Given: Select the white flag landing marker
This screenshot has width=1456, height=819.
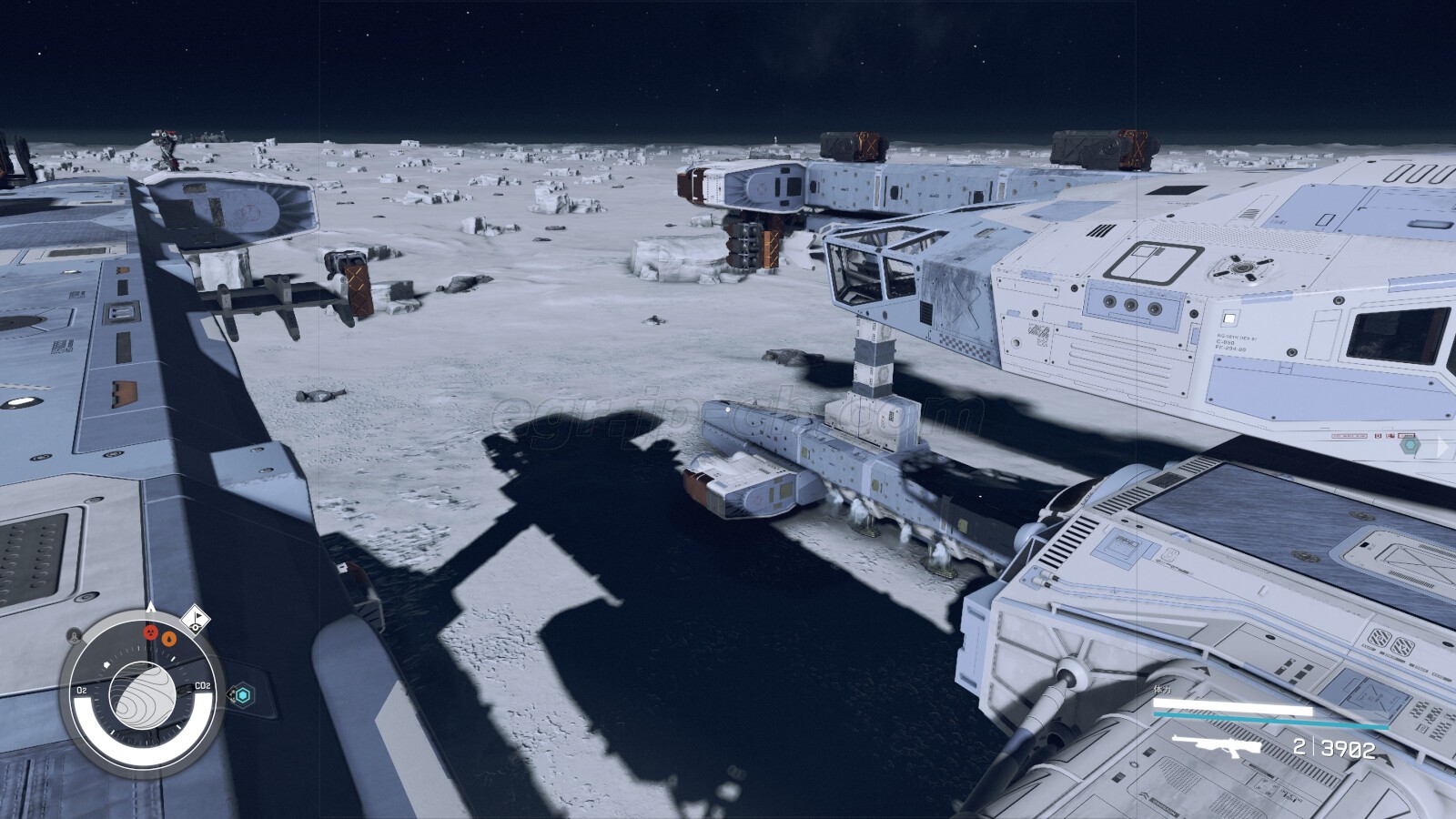Looking at the screenshot, I should pyautogui.click(x=196, y=621).
